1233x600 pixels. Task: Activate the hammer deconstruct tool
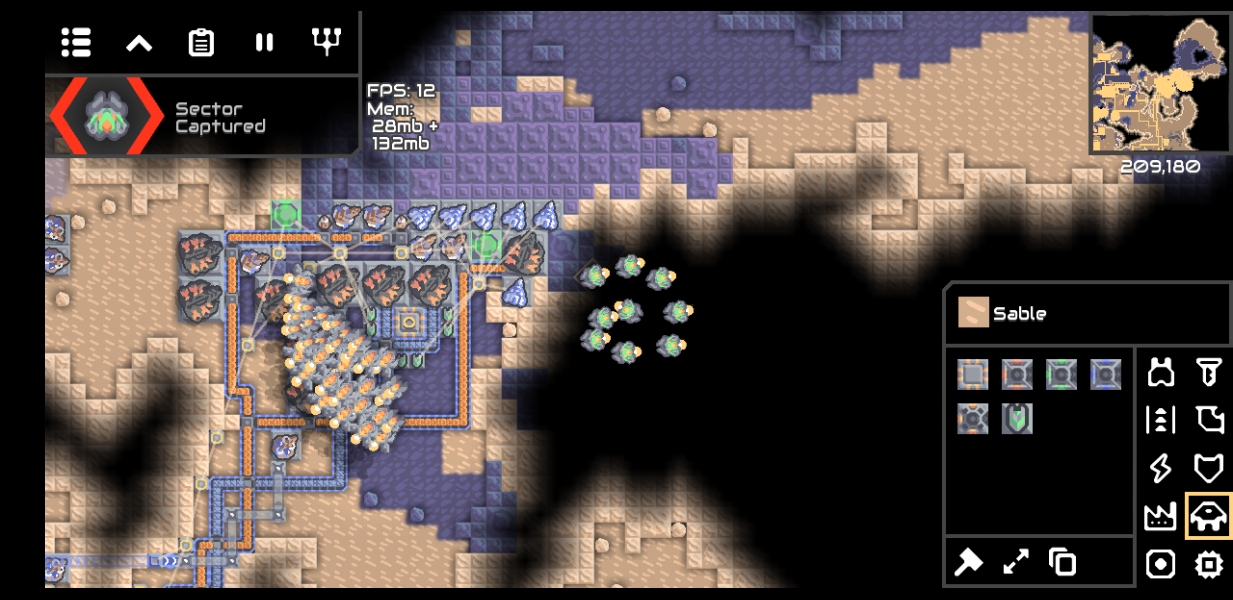point(968,562)
